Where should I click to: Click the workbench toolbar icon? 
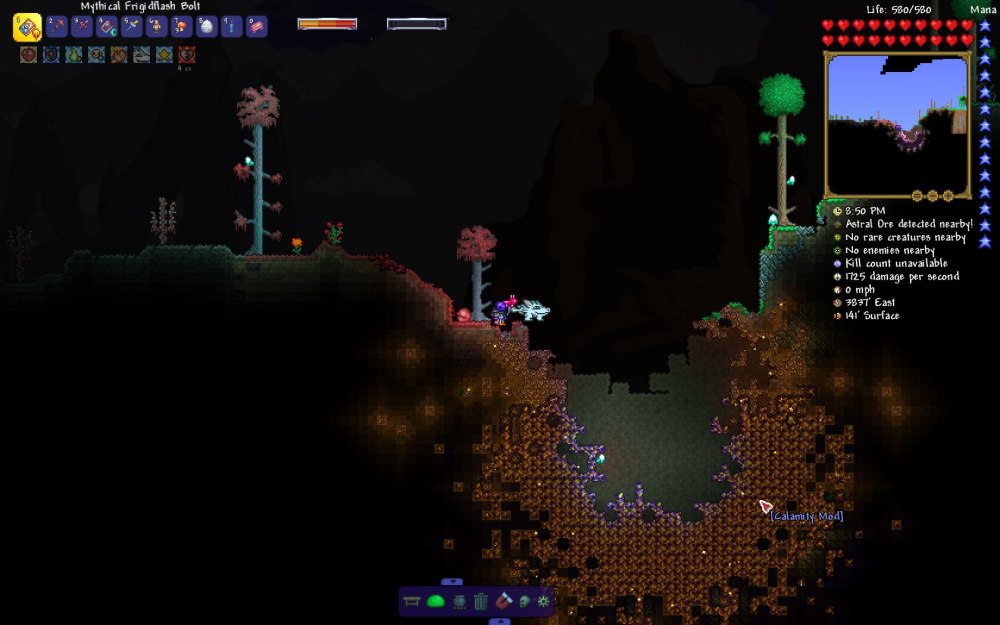click(413, 601)
